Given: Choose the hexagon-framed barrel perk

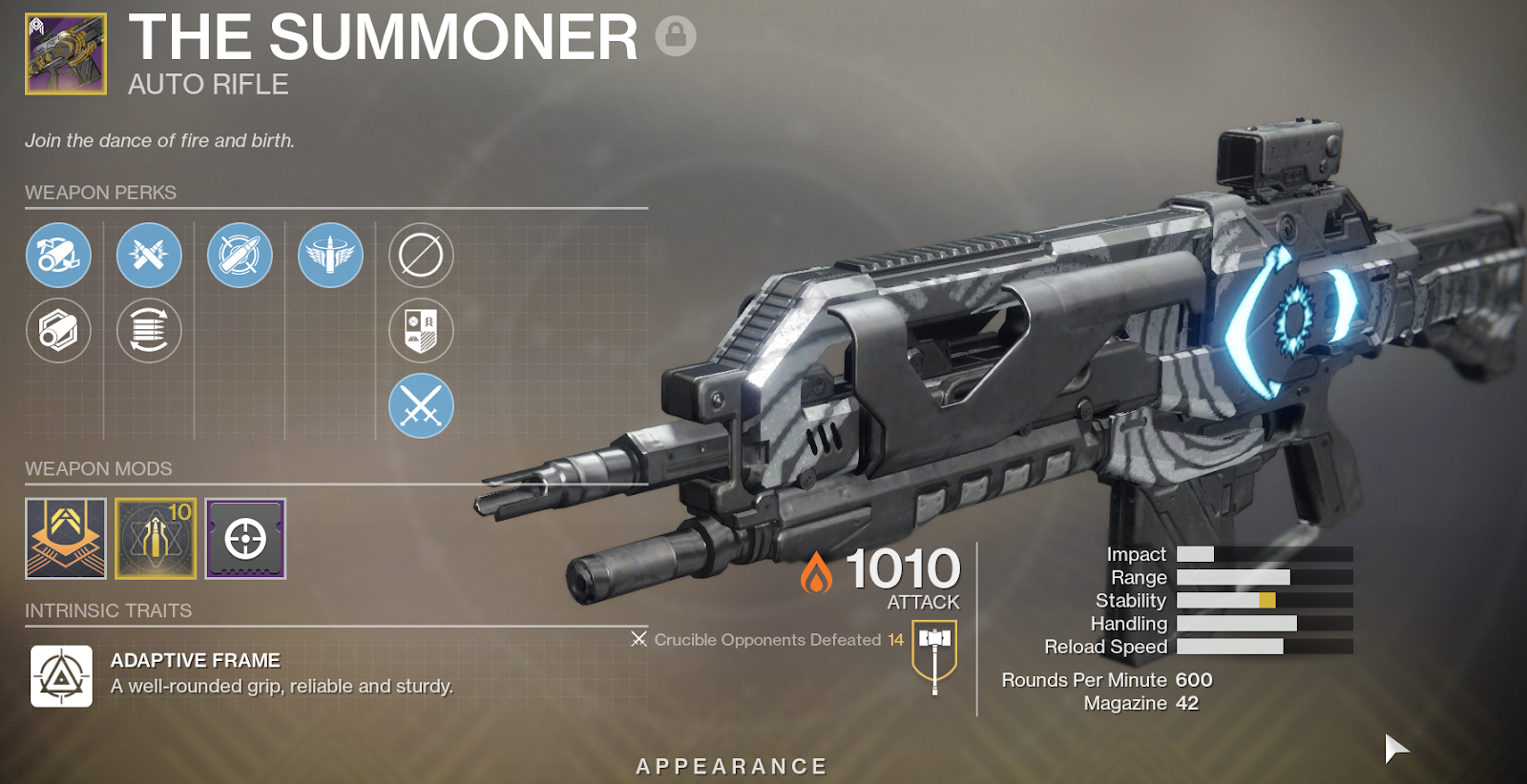Looking at the screenshot, I should pyautogui.click(x=58, y=331).
